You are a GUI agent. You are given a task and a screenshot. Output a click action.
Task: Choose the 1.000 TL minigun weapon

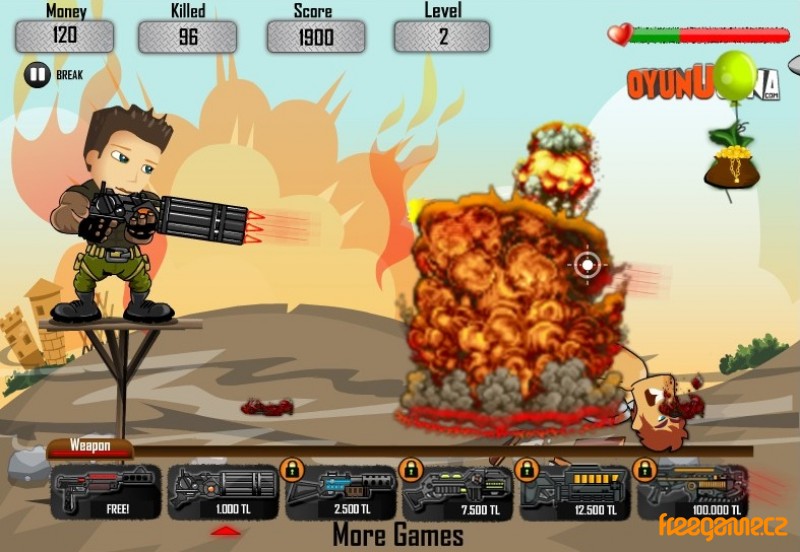click(x=222, y=492)
